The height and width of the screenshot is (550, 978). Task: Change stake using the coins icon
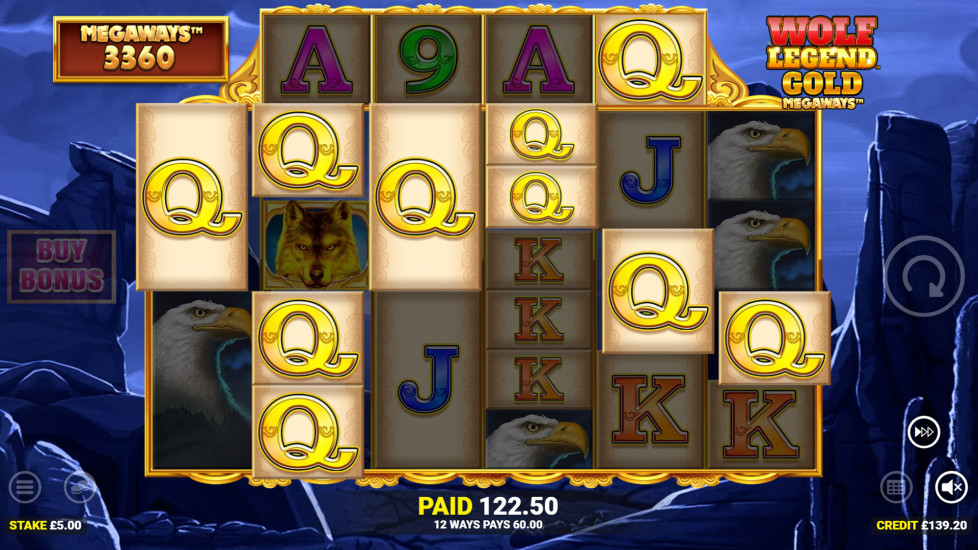tap(80, 487)
